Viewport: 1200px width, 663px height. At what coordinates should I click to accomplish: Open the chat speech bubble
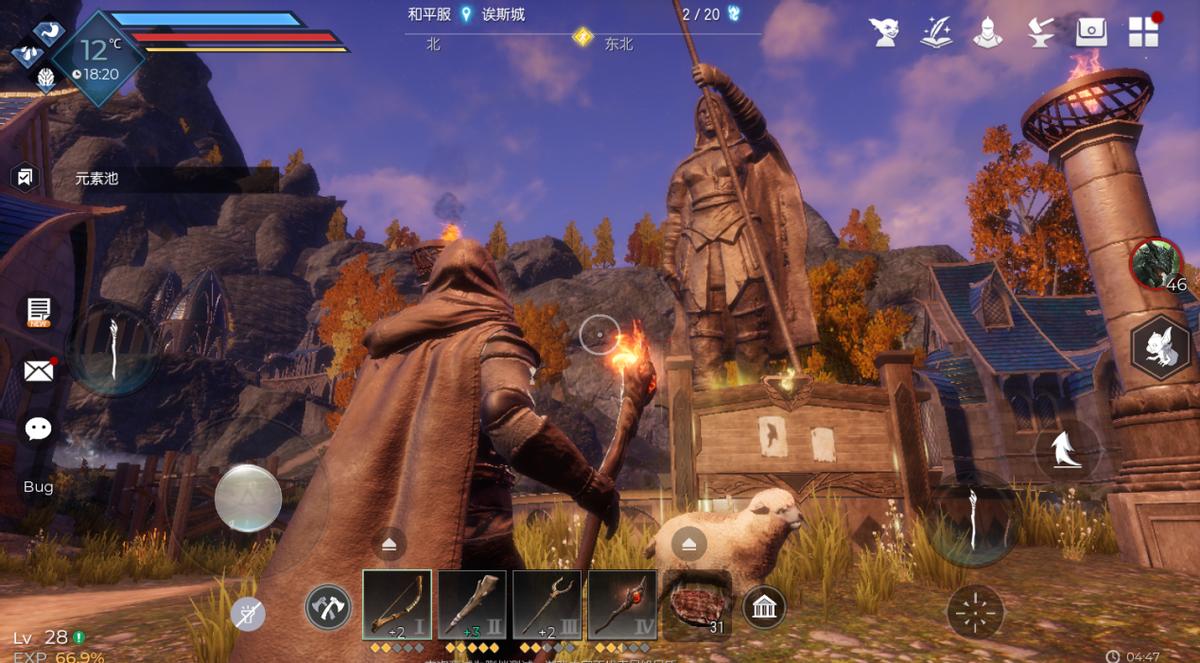pyautogui.click(x=39, y=429)
